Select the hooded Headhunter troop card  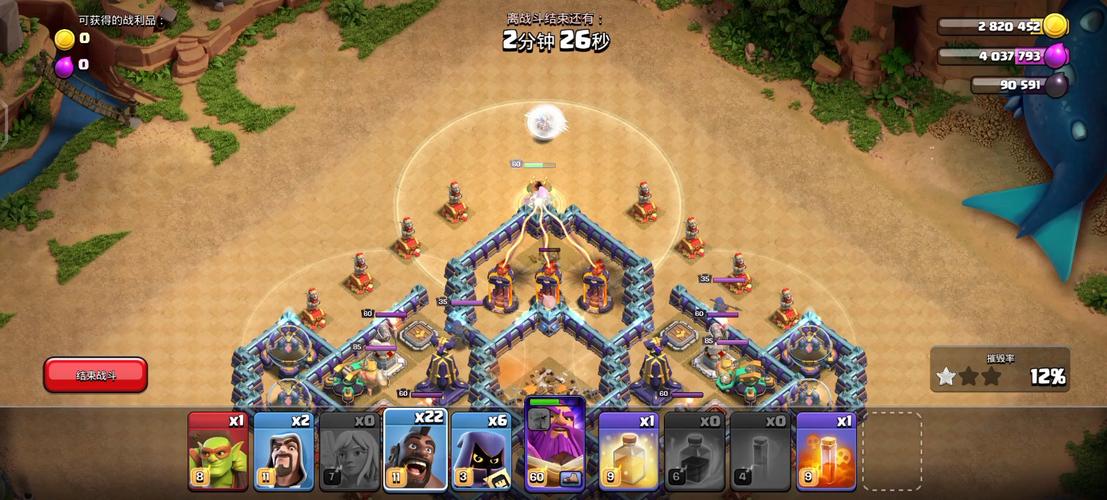pyautogui.click(x=481, y=451)
